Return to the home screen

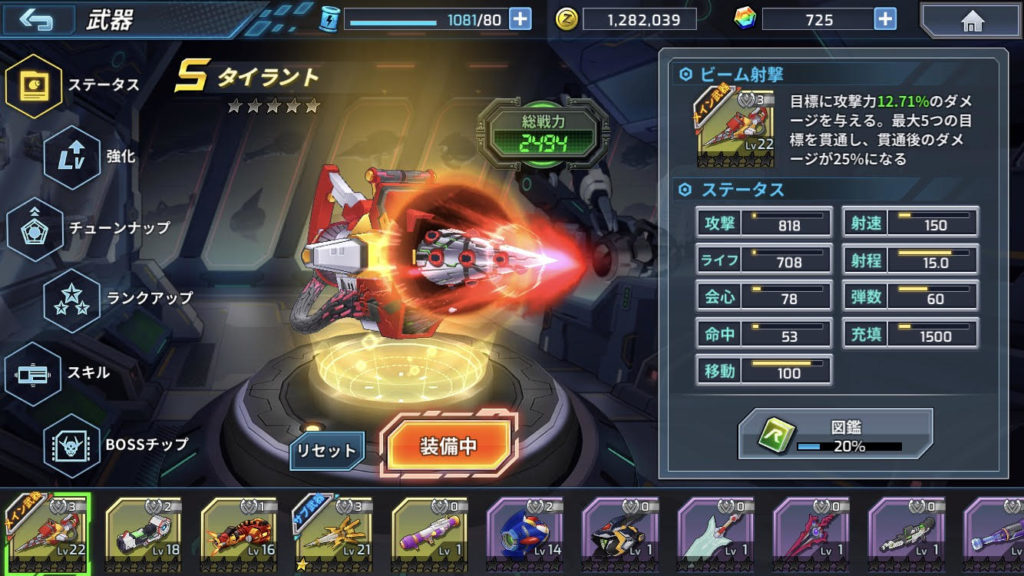click(970, 20)
